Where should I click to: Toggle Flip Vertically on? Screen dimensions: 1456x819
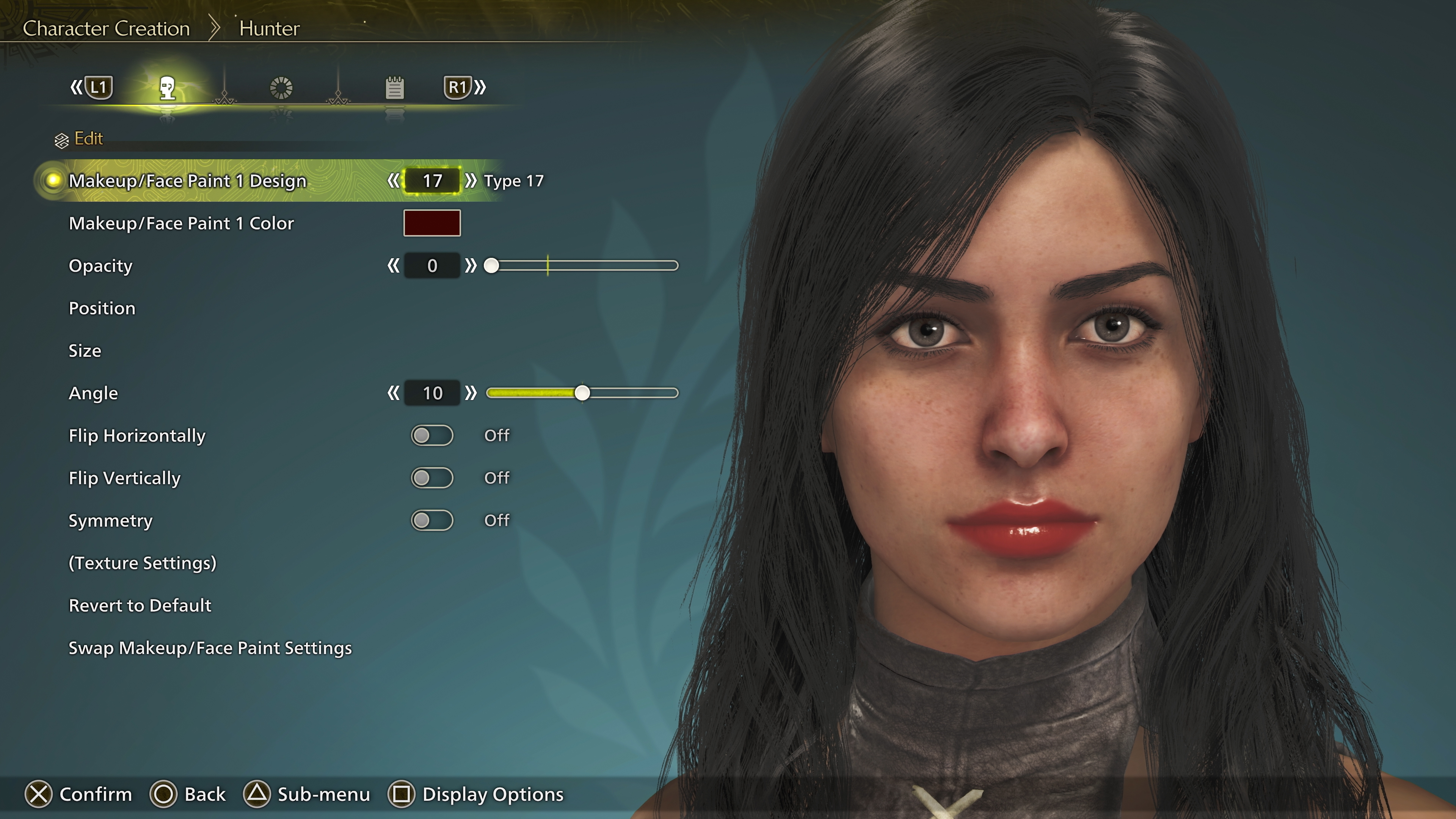[x=432, y=478]
